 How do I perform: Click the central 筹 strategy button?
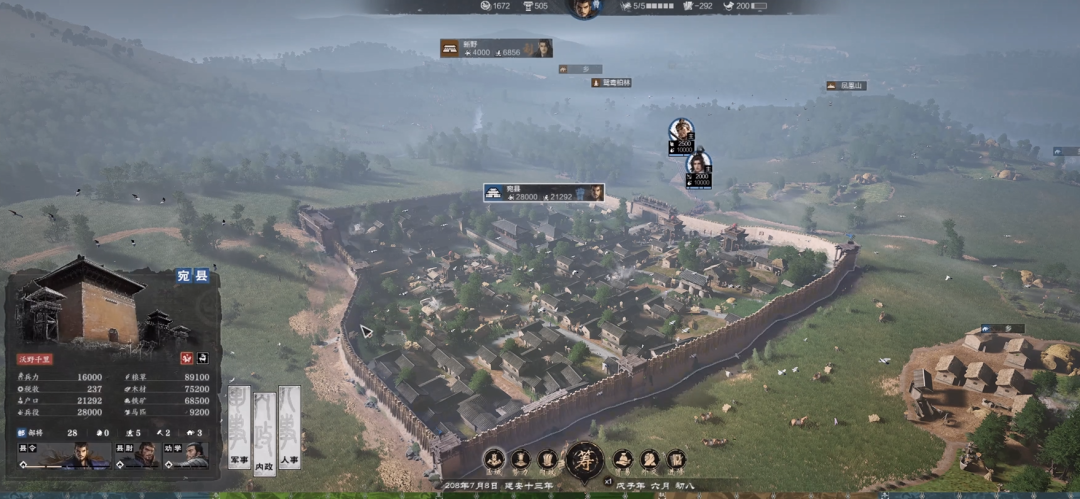coord(584,460)
